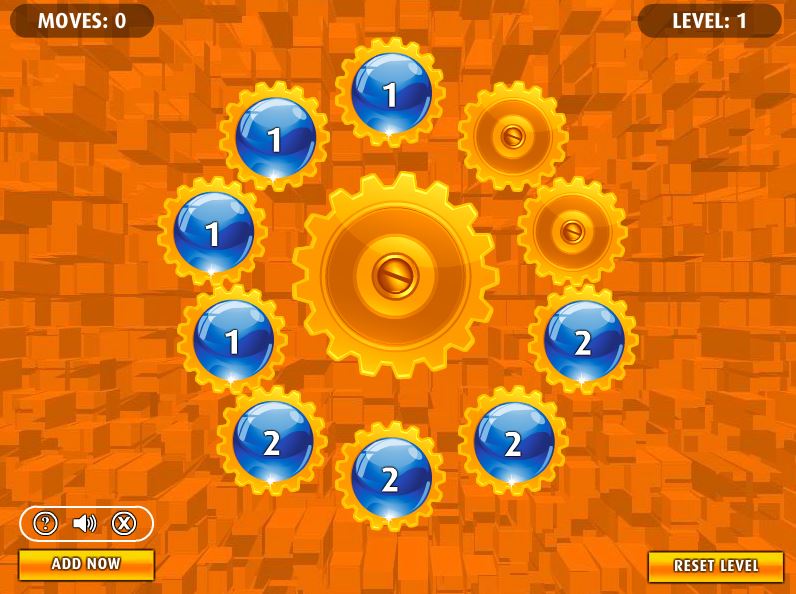The width and height of the screenshot is (796, 594).
Task: Open the help question mark icon
Action: point(46,523)
